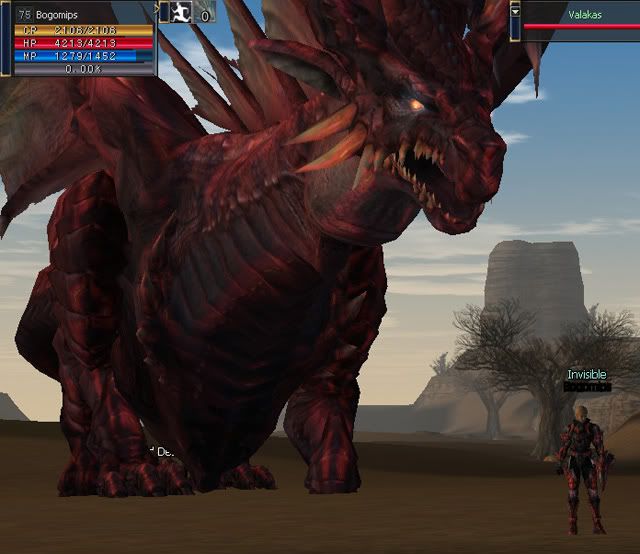Select the buff icon showing a 0 count
Image resolution: width=640 pixels, height=554 pixels.
click(205, 14)
